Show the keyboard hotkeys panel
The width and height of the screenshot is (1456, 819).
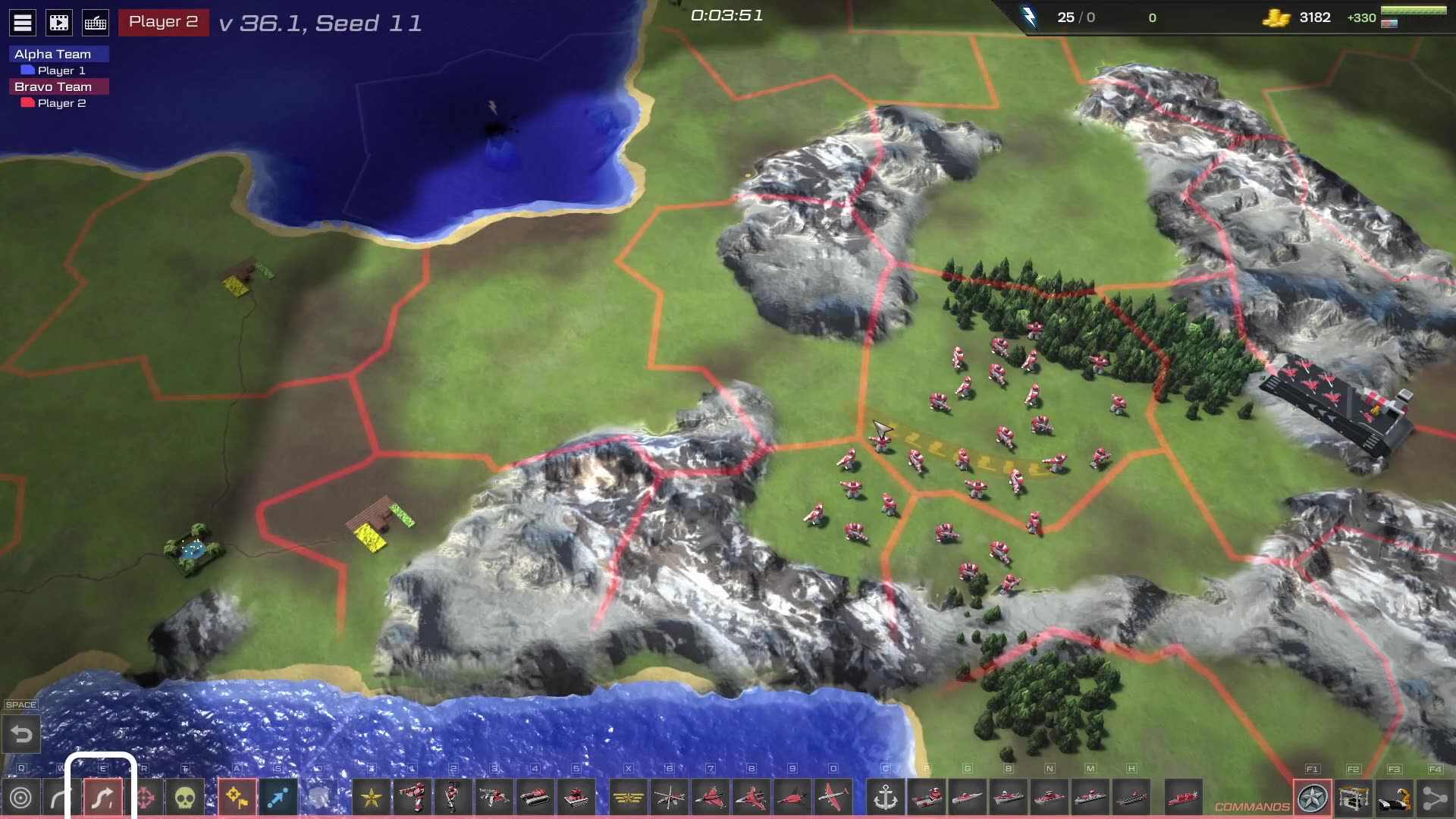96,23
